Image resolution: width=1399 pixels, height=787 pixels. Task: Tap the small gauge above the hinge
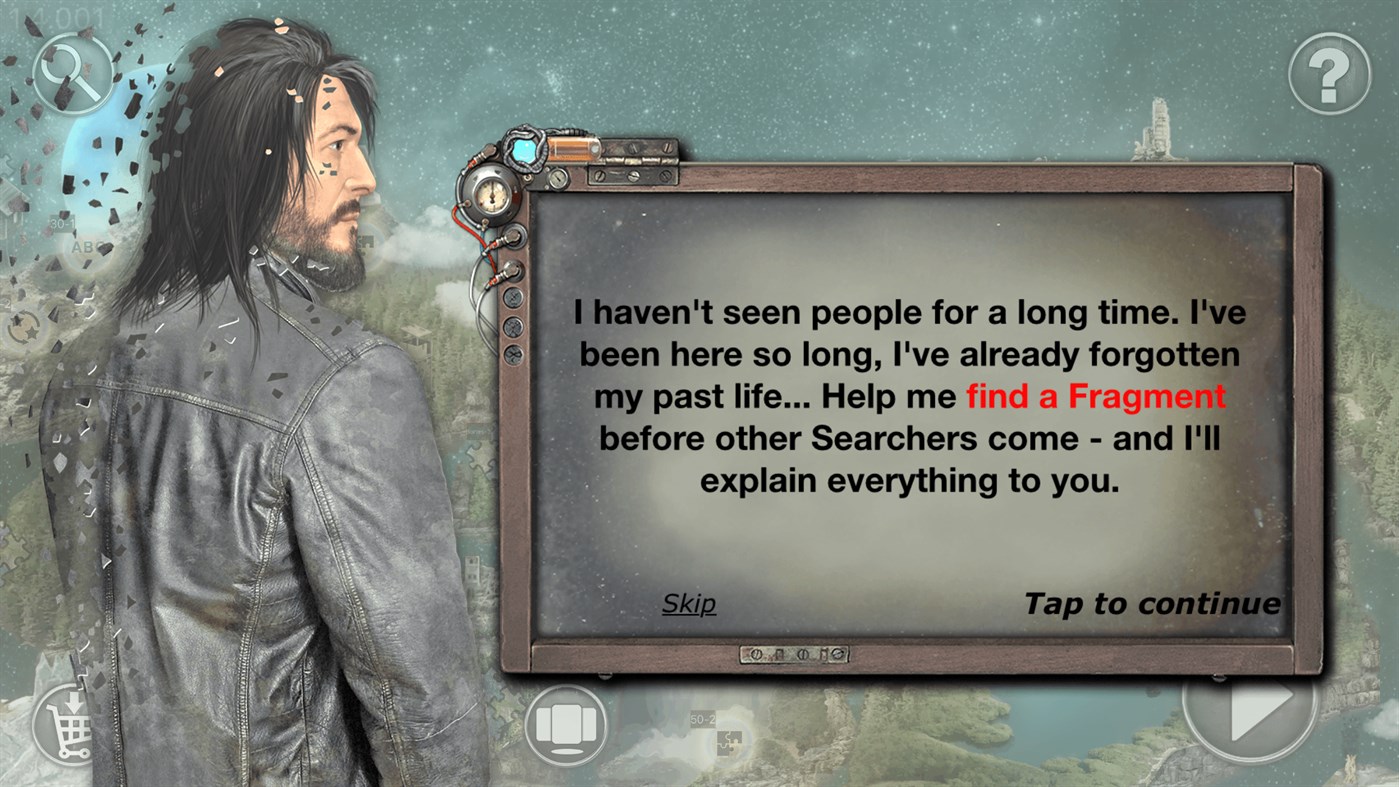(558, 178)
